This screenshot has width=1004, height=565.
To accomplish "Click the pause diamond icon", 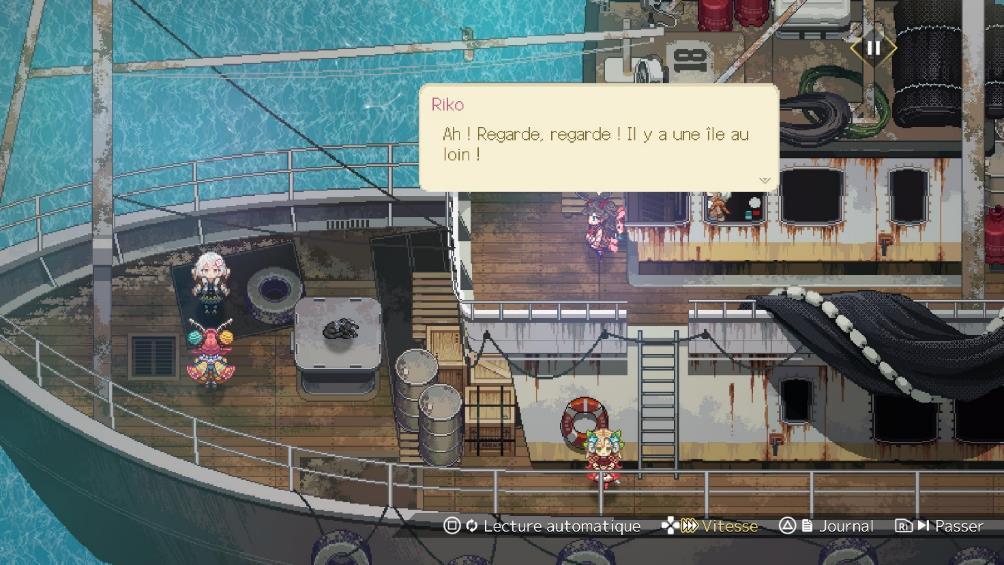I will tap(873, 47).
